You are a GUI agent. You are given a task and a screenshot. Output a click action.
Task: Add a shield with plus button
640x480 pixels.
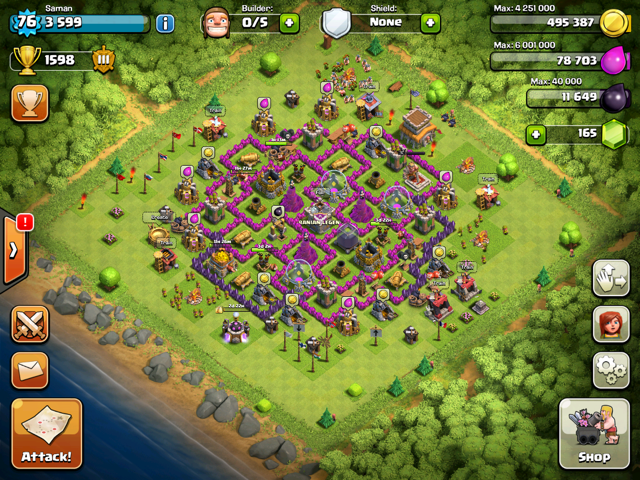(430, 23)
